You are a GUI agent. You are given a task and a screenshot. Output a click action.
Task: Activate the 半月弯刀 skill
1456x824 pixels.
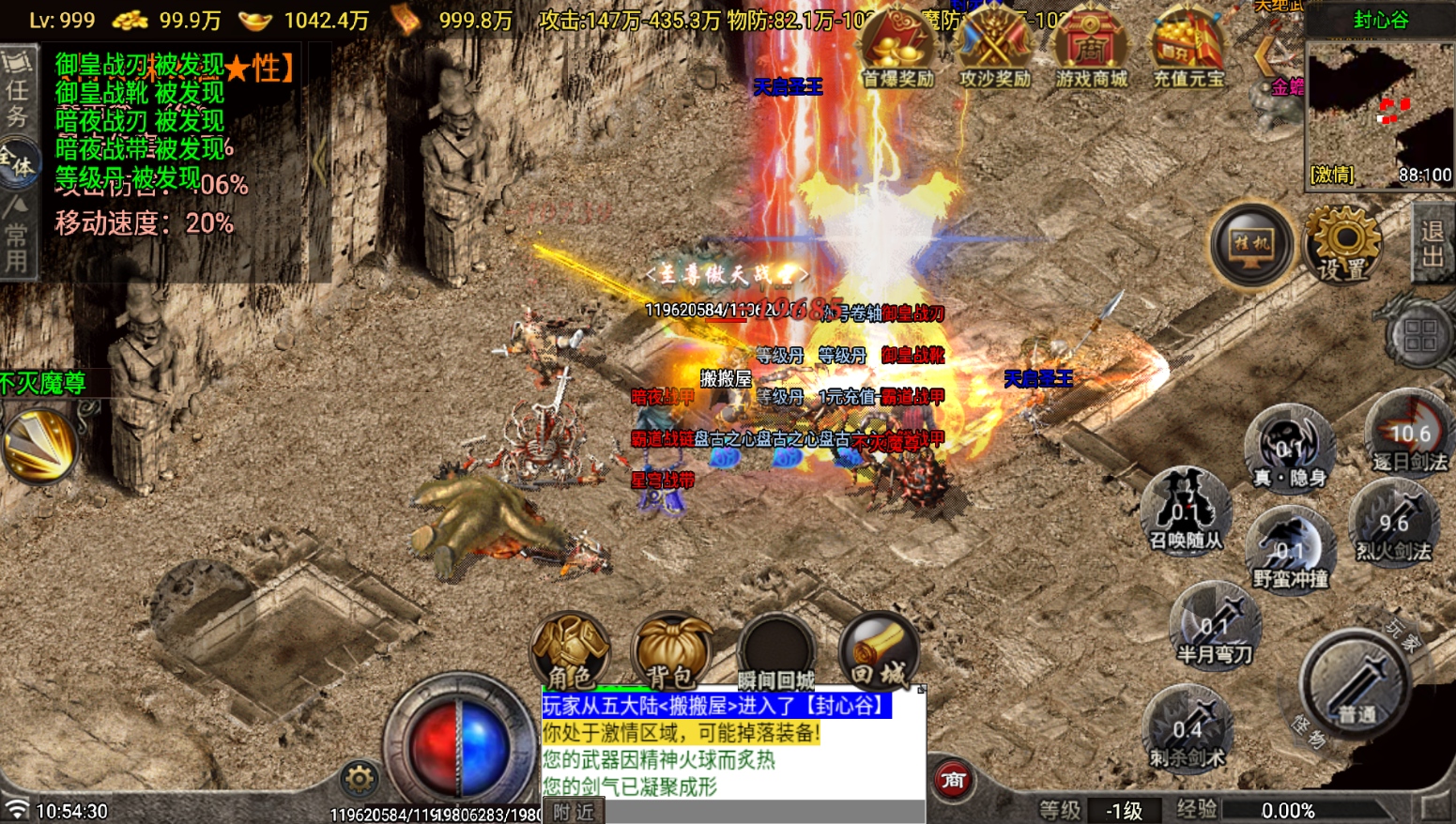1215,625
